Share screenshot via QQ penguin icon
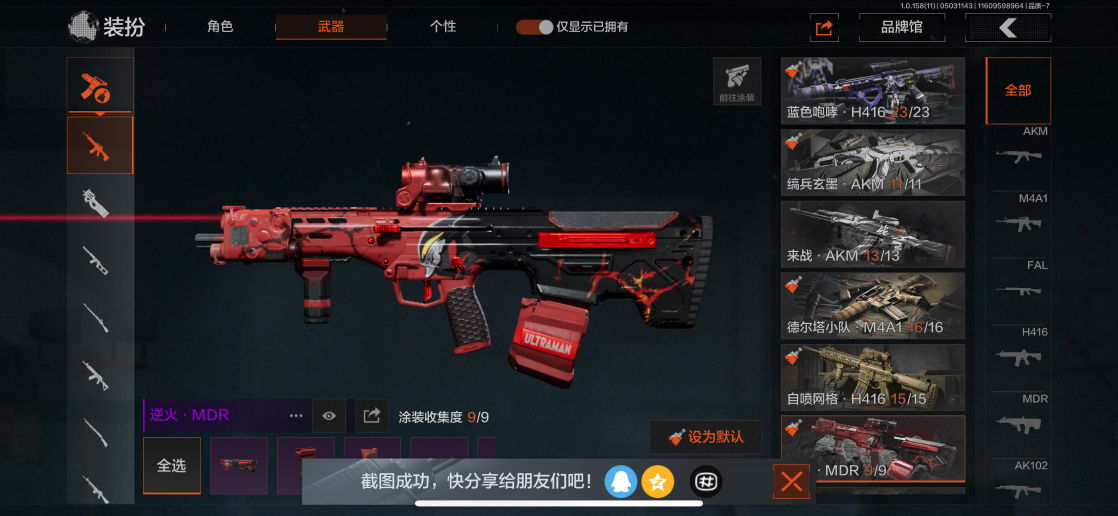The width and height of the screenshot is (1118, 516). 621,482
